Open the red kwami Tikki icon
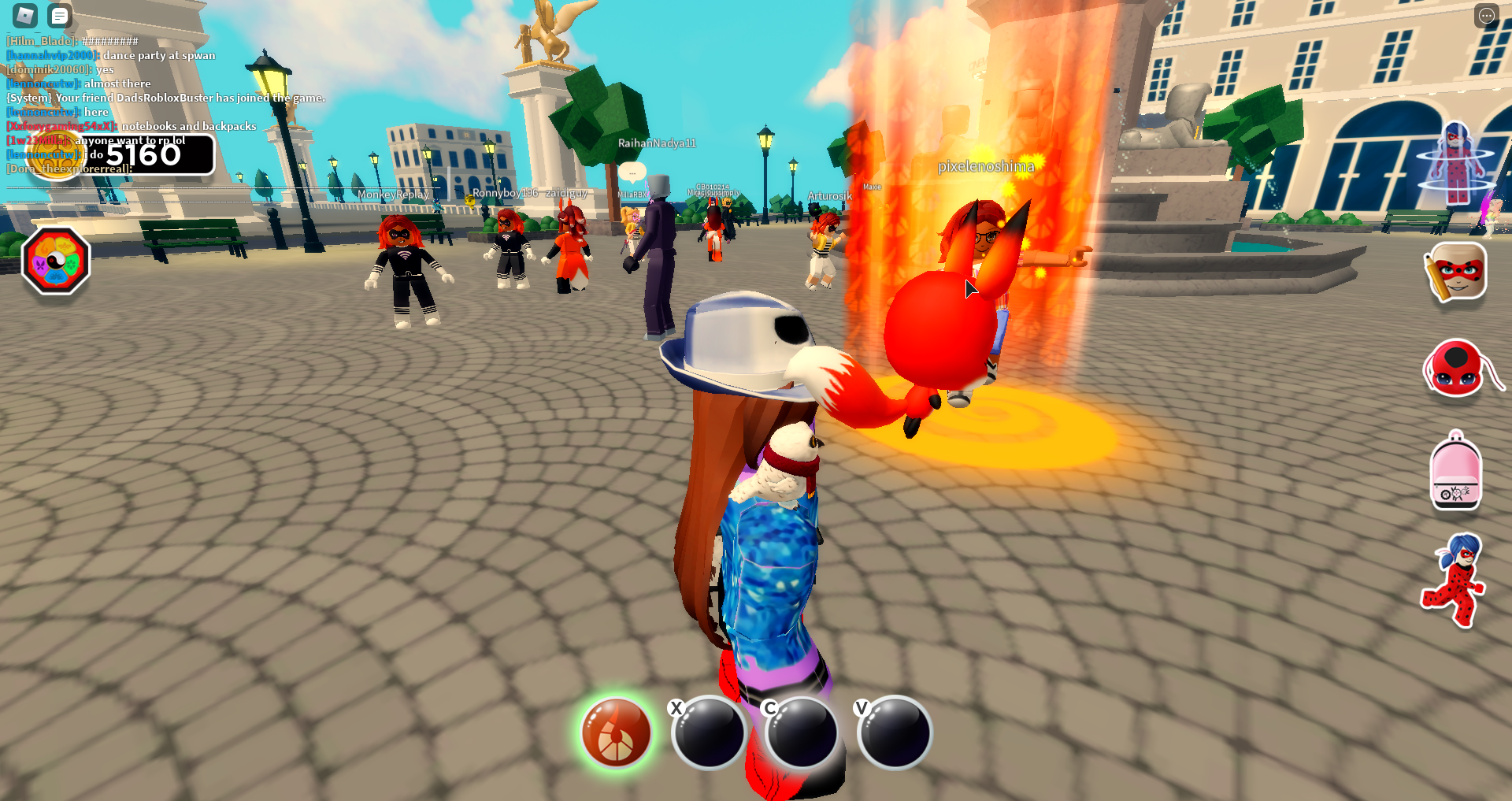 [x=1456, y=369]
